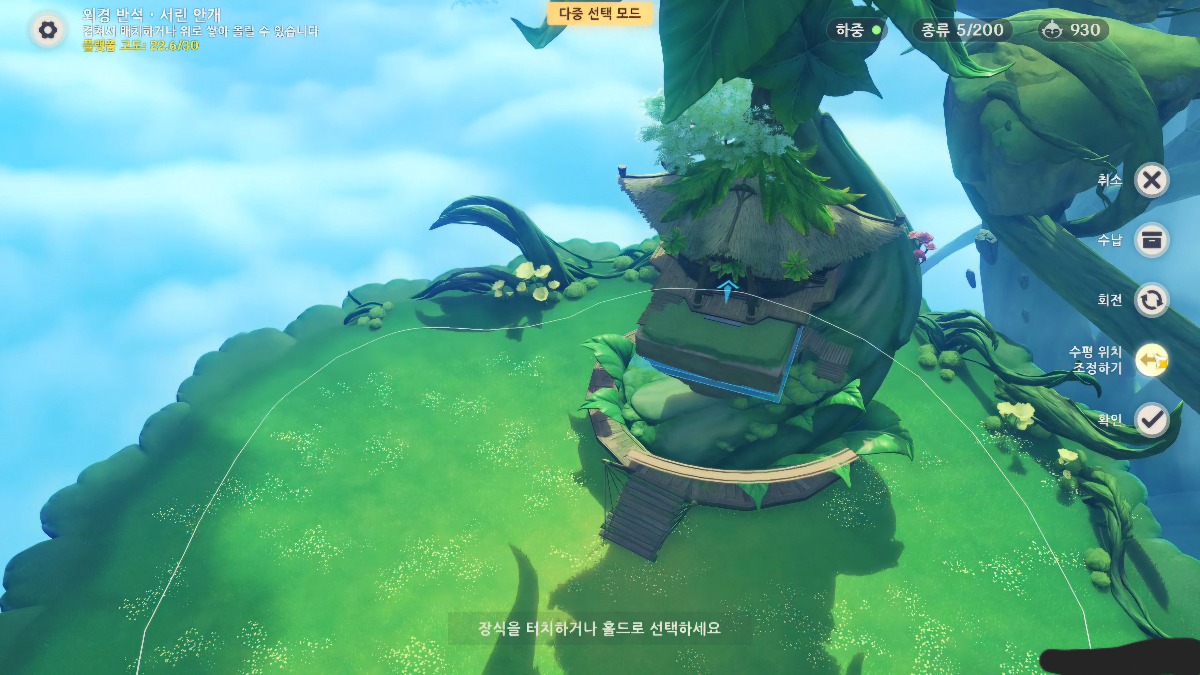Open the 하중 load indicator
Image resolution: width=1200 pixels, height=675 pixels.
pos(857,30)
